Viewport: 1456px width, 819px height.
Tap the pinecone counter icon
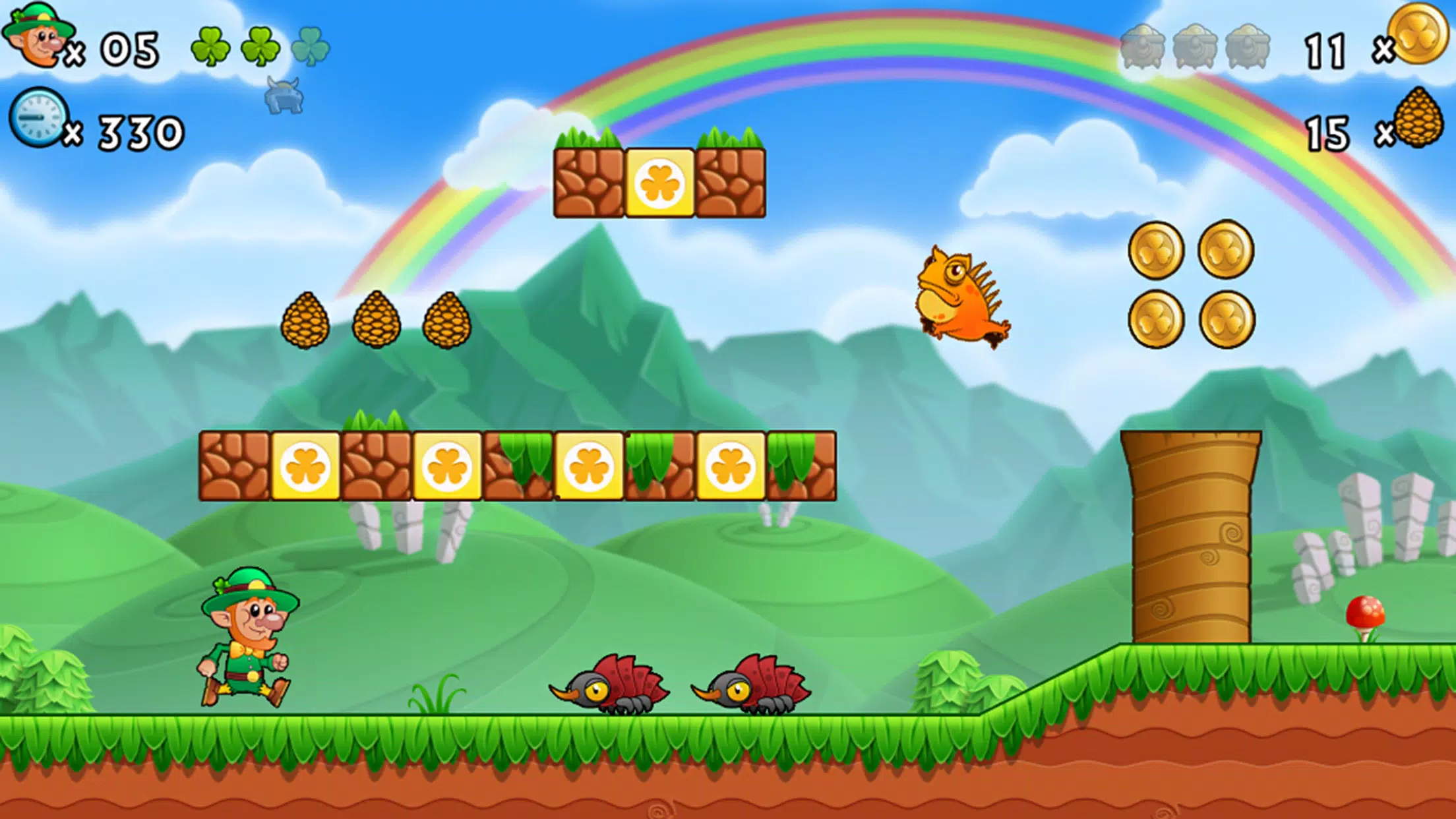[x=1418, y=119]
